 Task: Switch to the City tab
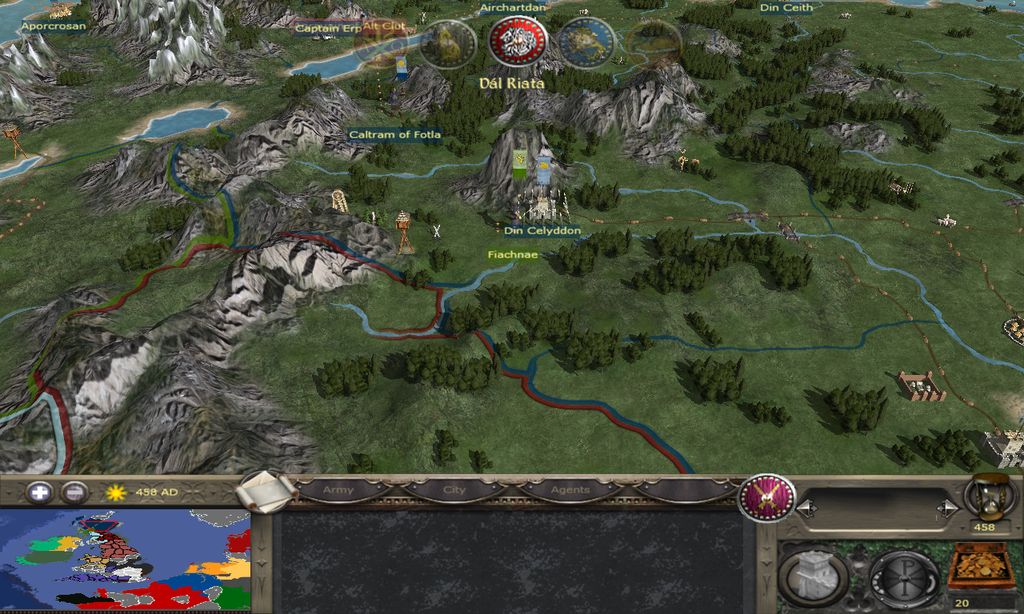pos(455,491)
